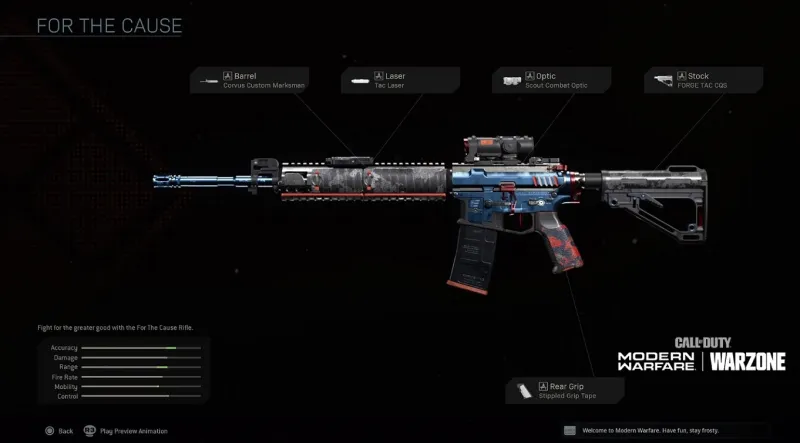
Task: Open the Rear Grip attachment slot
Action: [x=556, y=390]
